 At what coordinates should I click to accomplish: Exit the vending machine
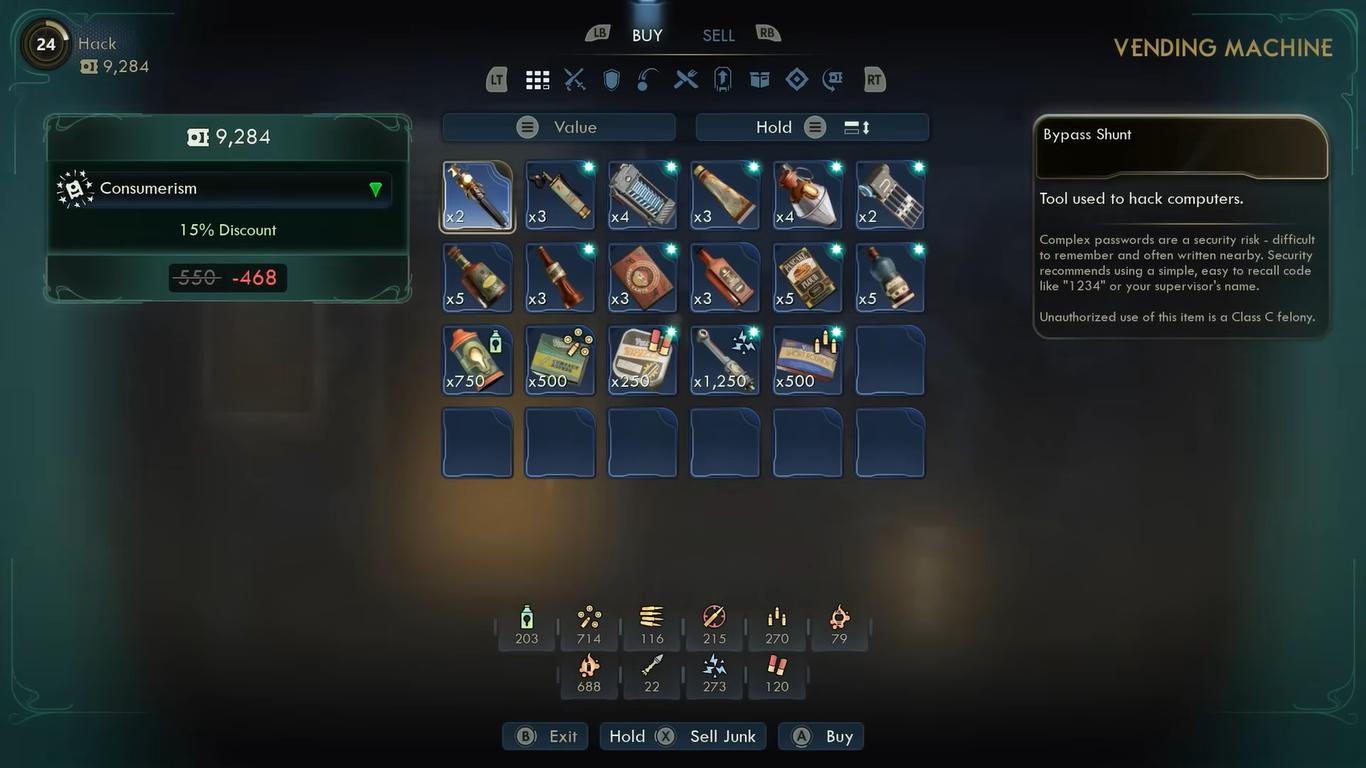point(546,736)
